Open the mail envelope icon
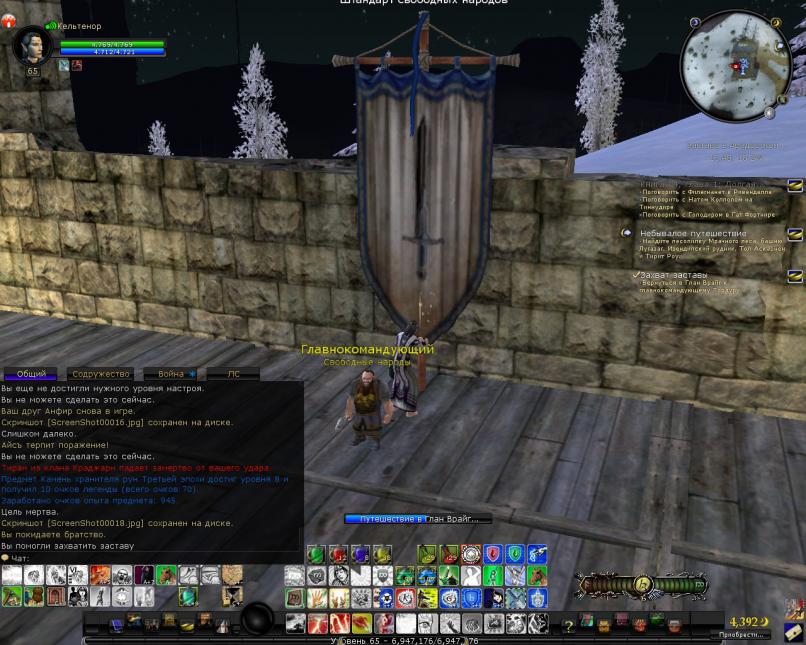The height and width of the screenshot is (645, 806). [x=794, y=631]
